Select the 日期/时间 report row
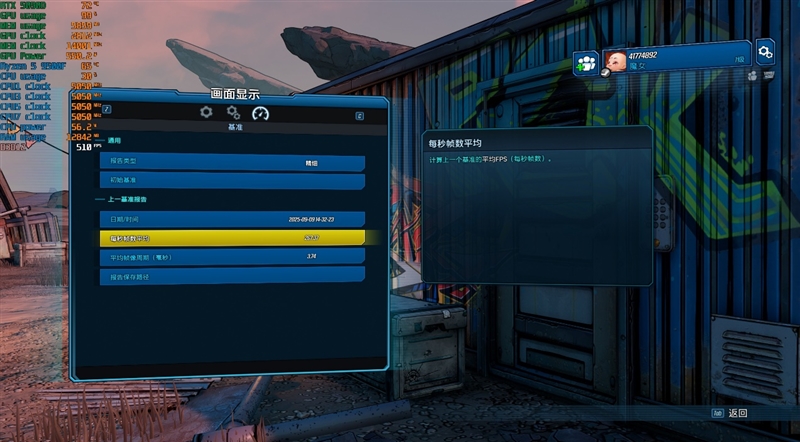 (231, 218)
